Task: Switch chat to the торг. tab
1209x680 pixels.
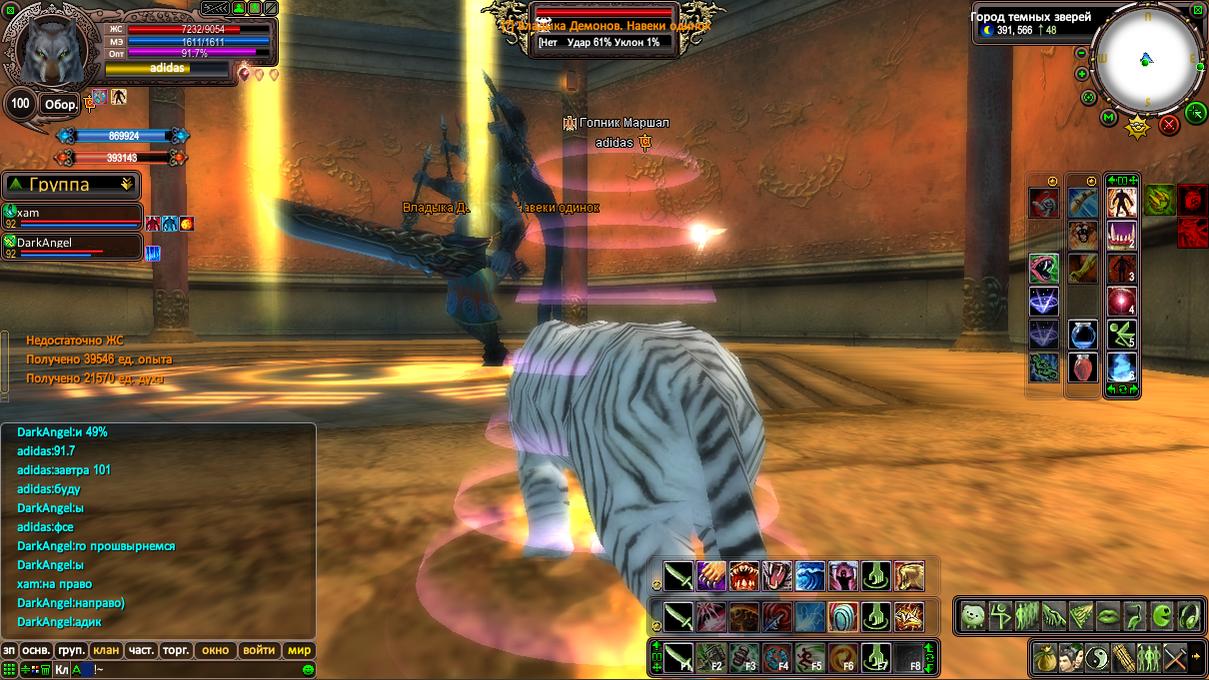Action: (x=176, y=650)
